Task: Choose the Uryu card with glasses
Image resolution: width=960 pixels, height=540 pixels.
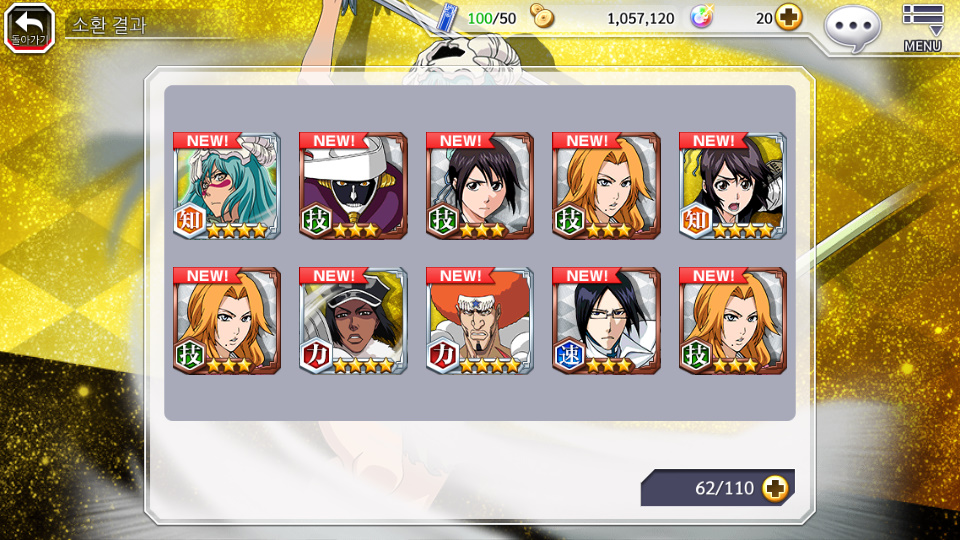Action: [606, 321]
